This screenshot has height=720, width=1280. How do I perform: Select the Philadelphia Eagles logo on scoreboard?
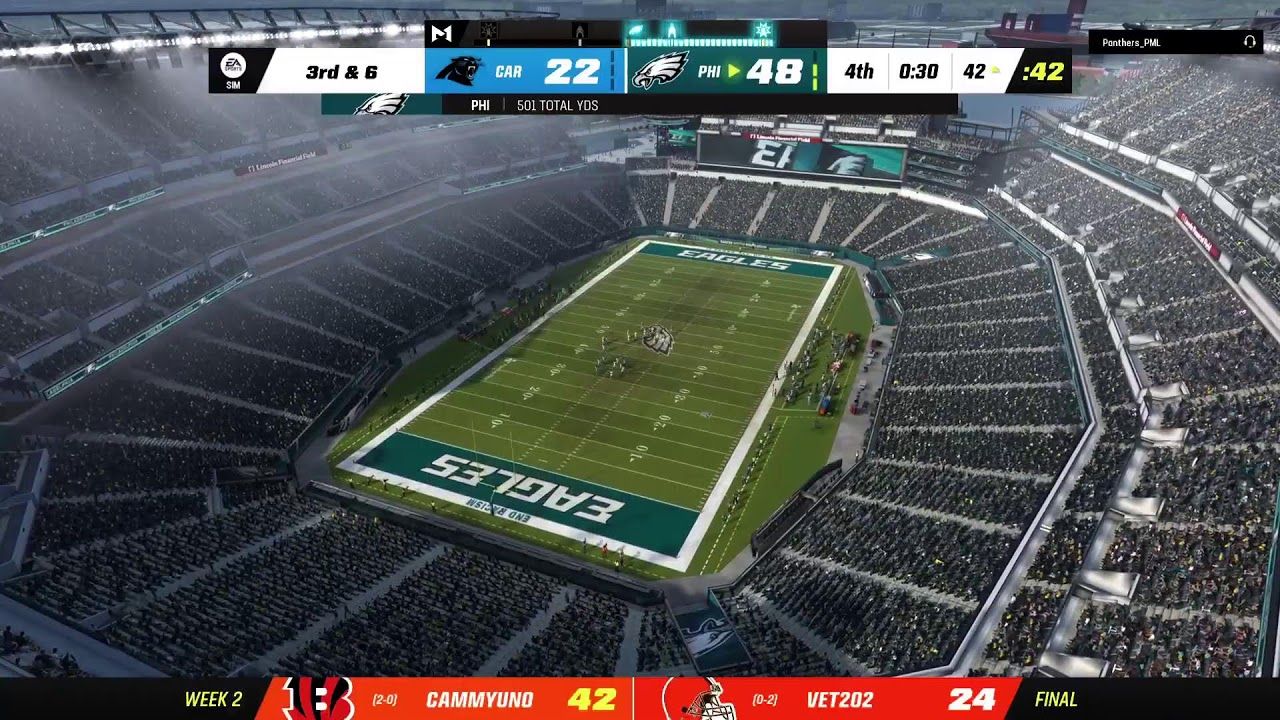[x=660, y=71]
